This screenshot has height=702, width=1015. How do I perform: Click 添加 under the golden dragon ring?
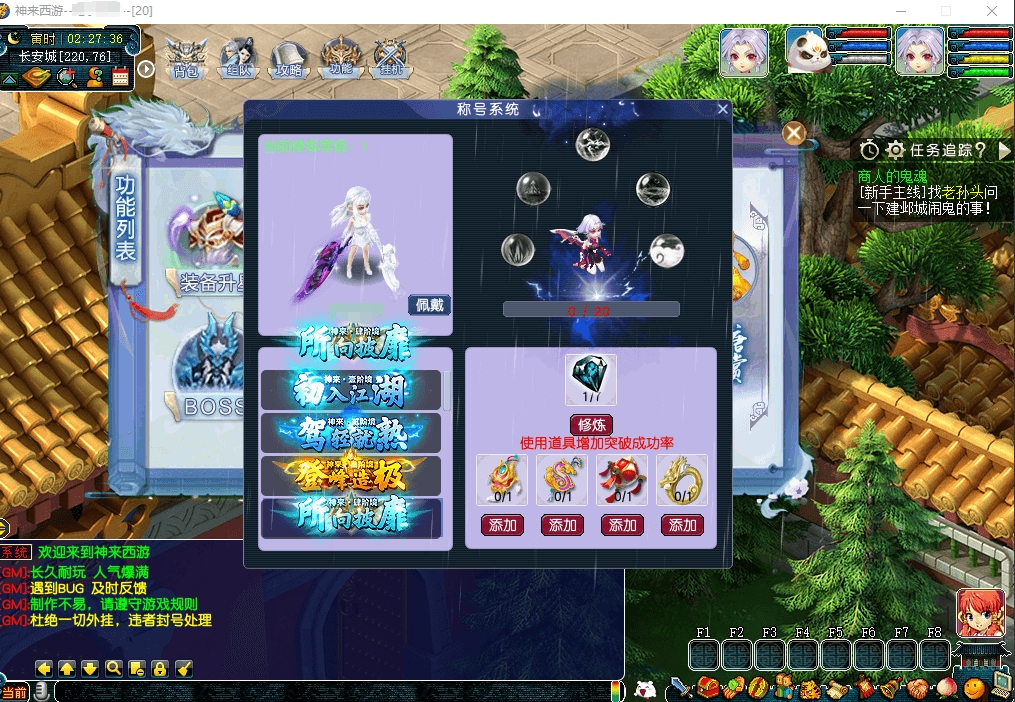click(682, 525)
